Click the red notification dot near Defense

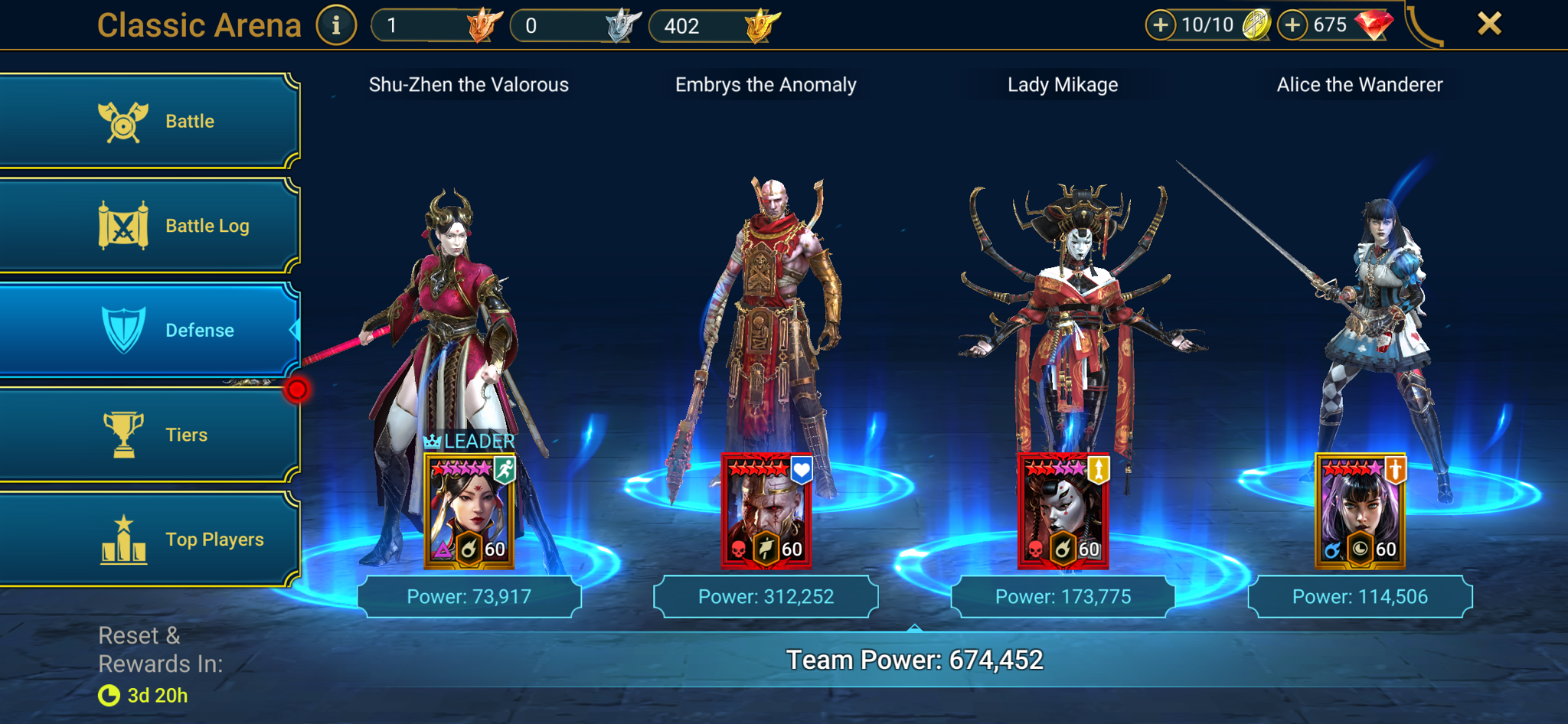pos(298,389)
